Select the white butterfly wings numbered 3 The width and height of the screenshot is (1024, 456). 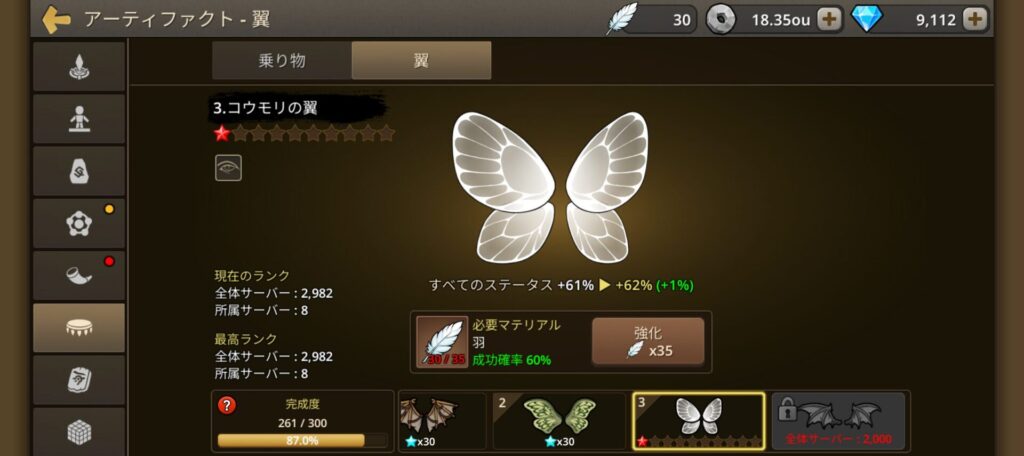click(698, 419)
